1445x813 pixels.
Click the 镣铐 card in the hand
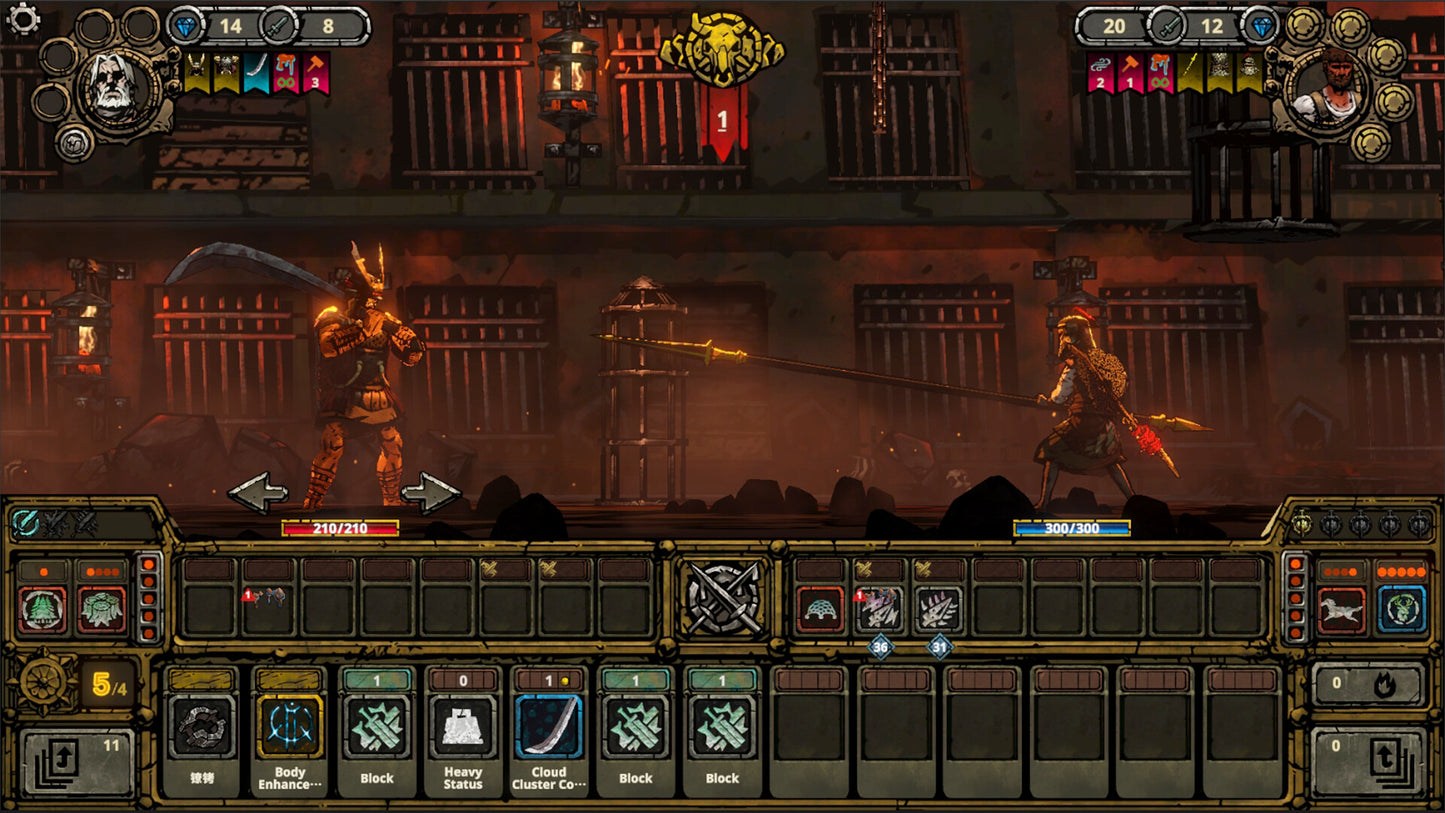click(204, 737)
